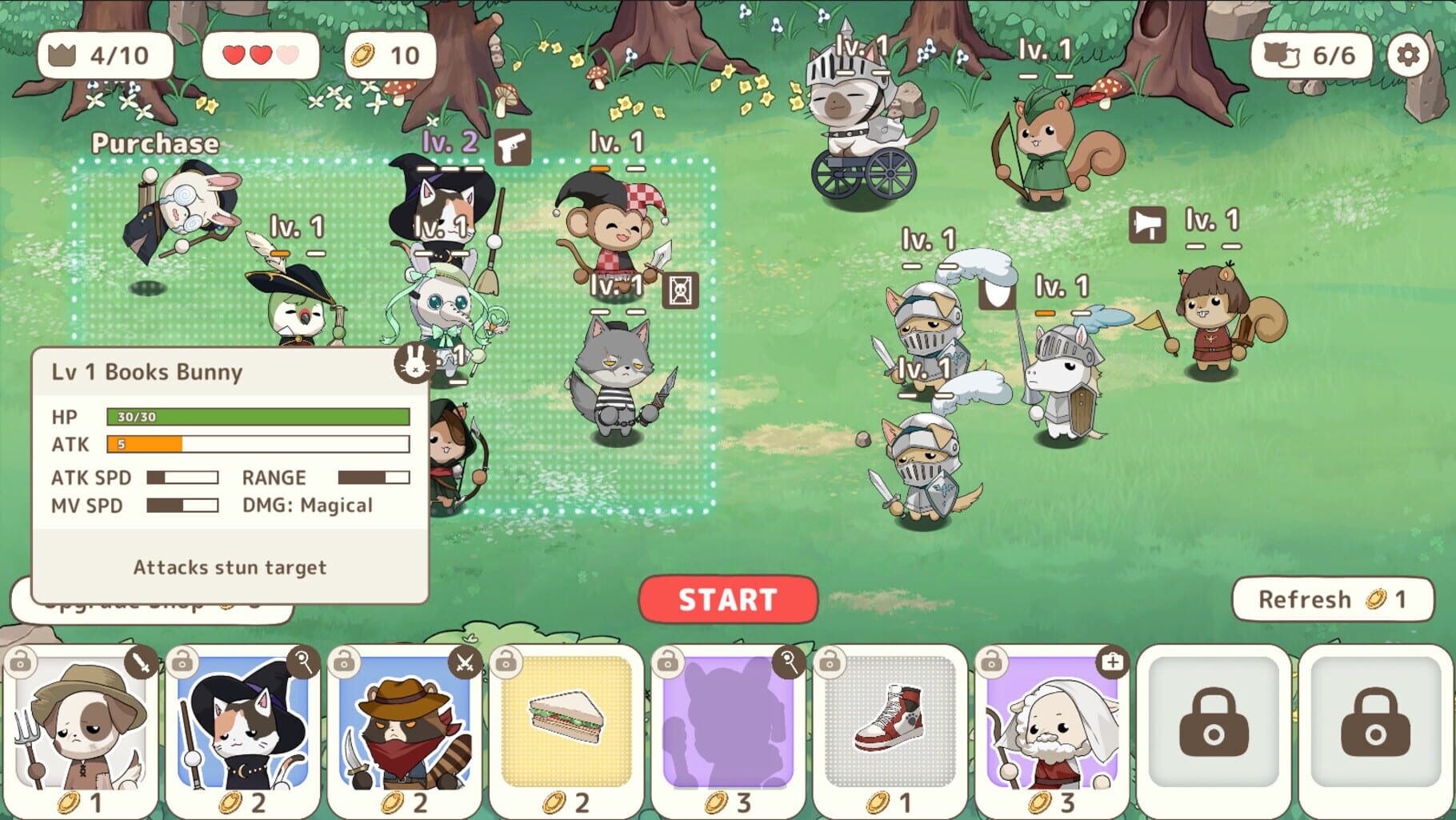
Task: Open the settings gear in the top right
Action: click(1410, 55)
